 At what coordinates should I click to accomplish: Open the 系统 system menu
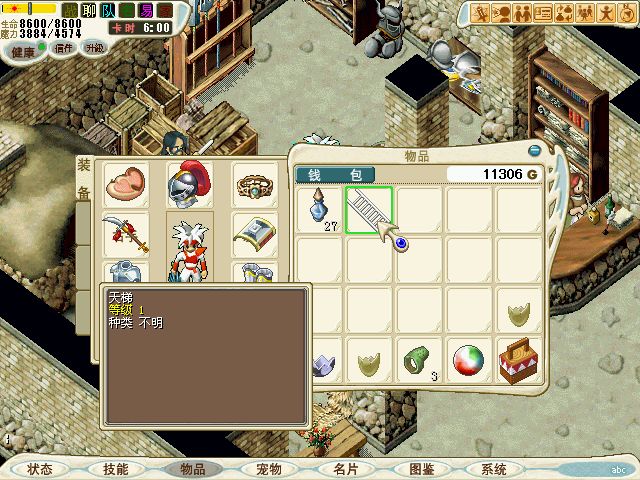494,468
